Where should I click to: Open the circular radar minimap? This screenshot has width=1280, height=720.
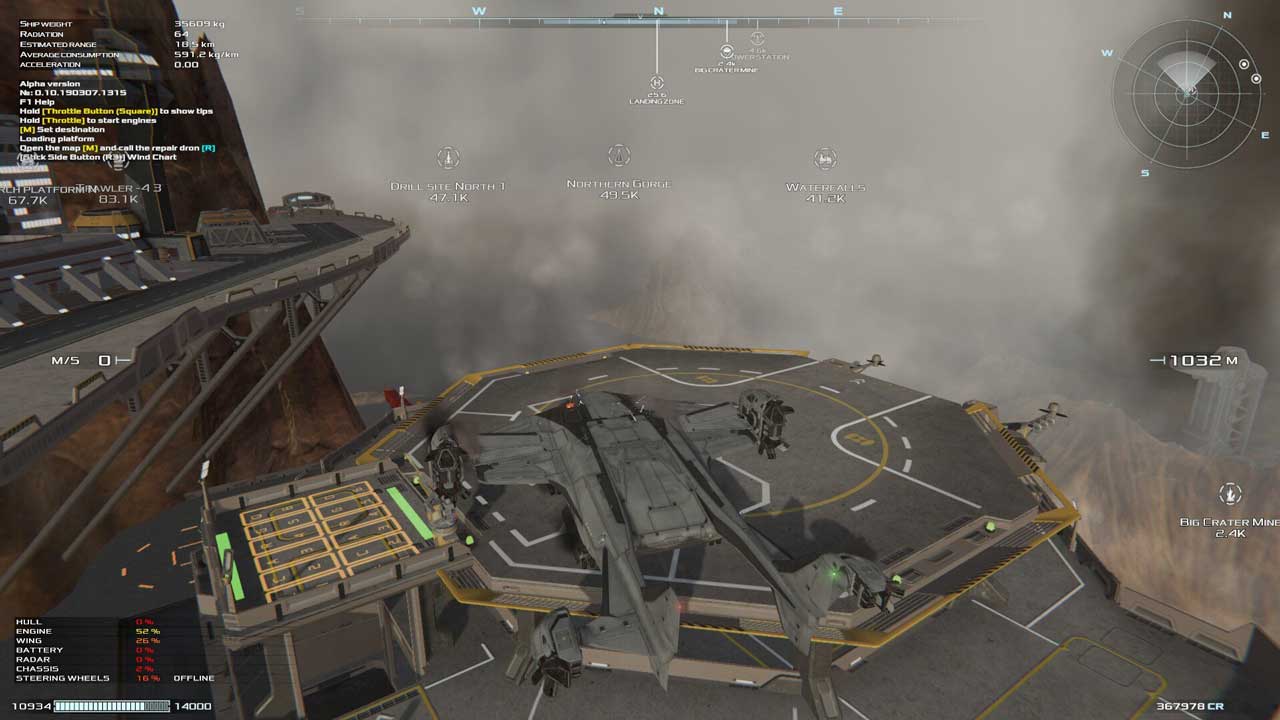pos(1187,94)
